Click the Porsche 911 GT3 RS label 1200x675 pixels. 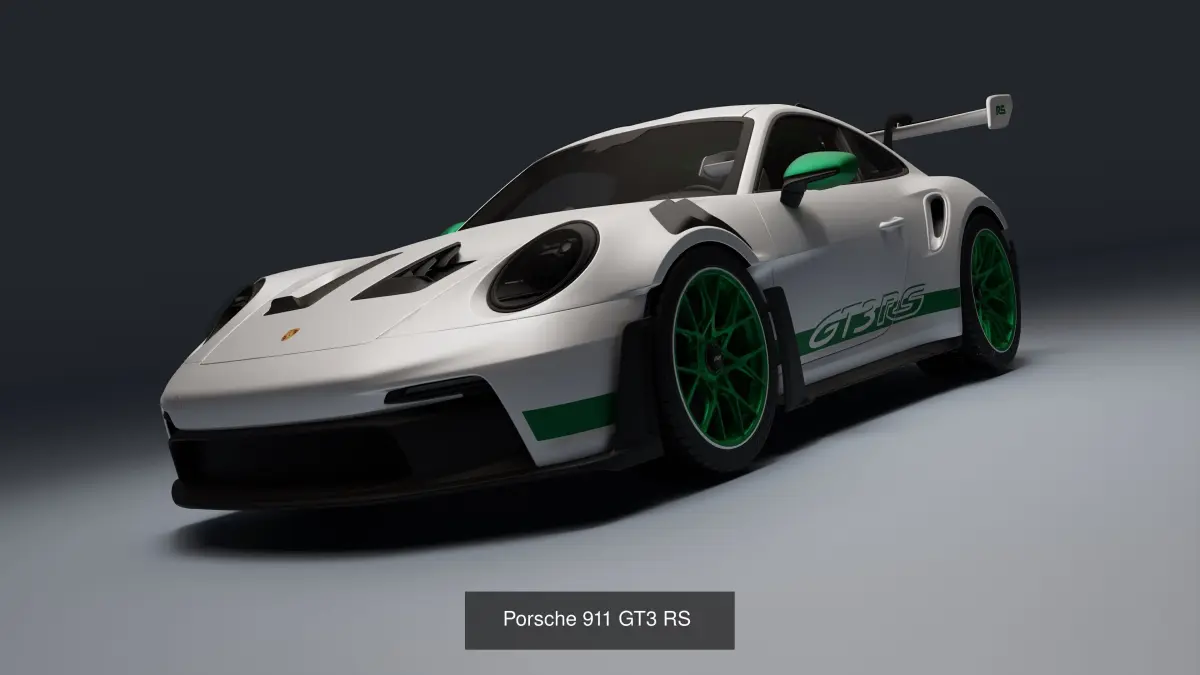coord(599,619)
